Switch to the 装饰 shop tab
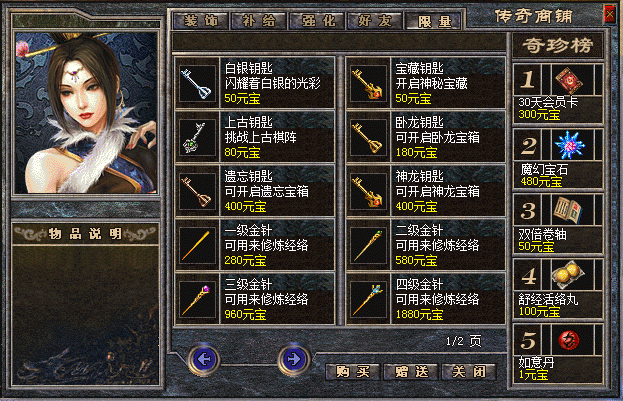The image size is (623, 401). click(x=201, y=20)
